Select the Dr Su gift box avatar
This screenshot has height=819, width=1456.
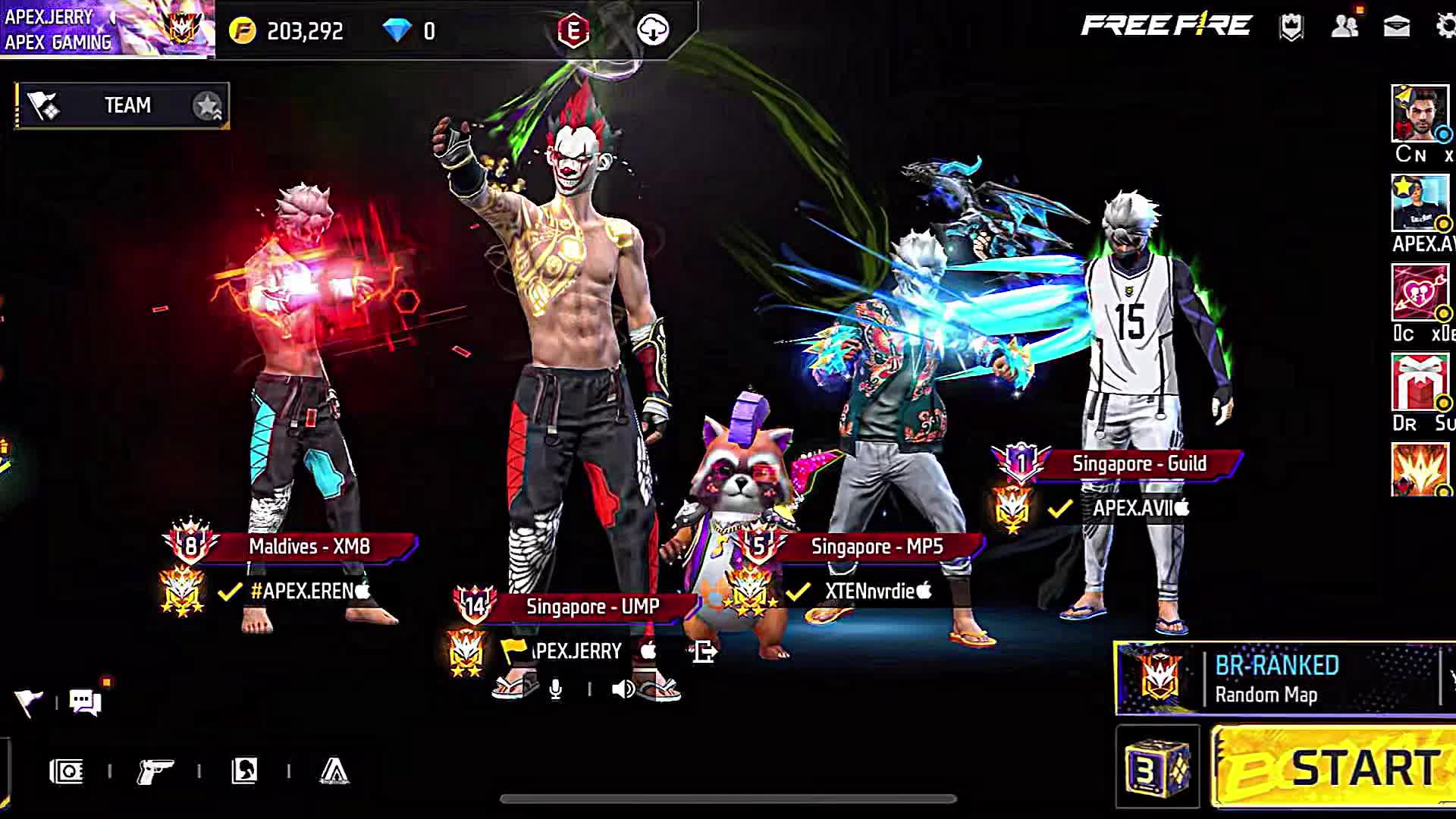click(1420, 382)
